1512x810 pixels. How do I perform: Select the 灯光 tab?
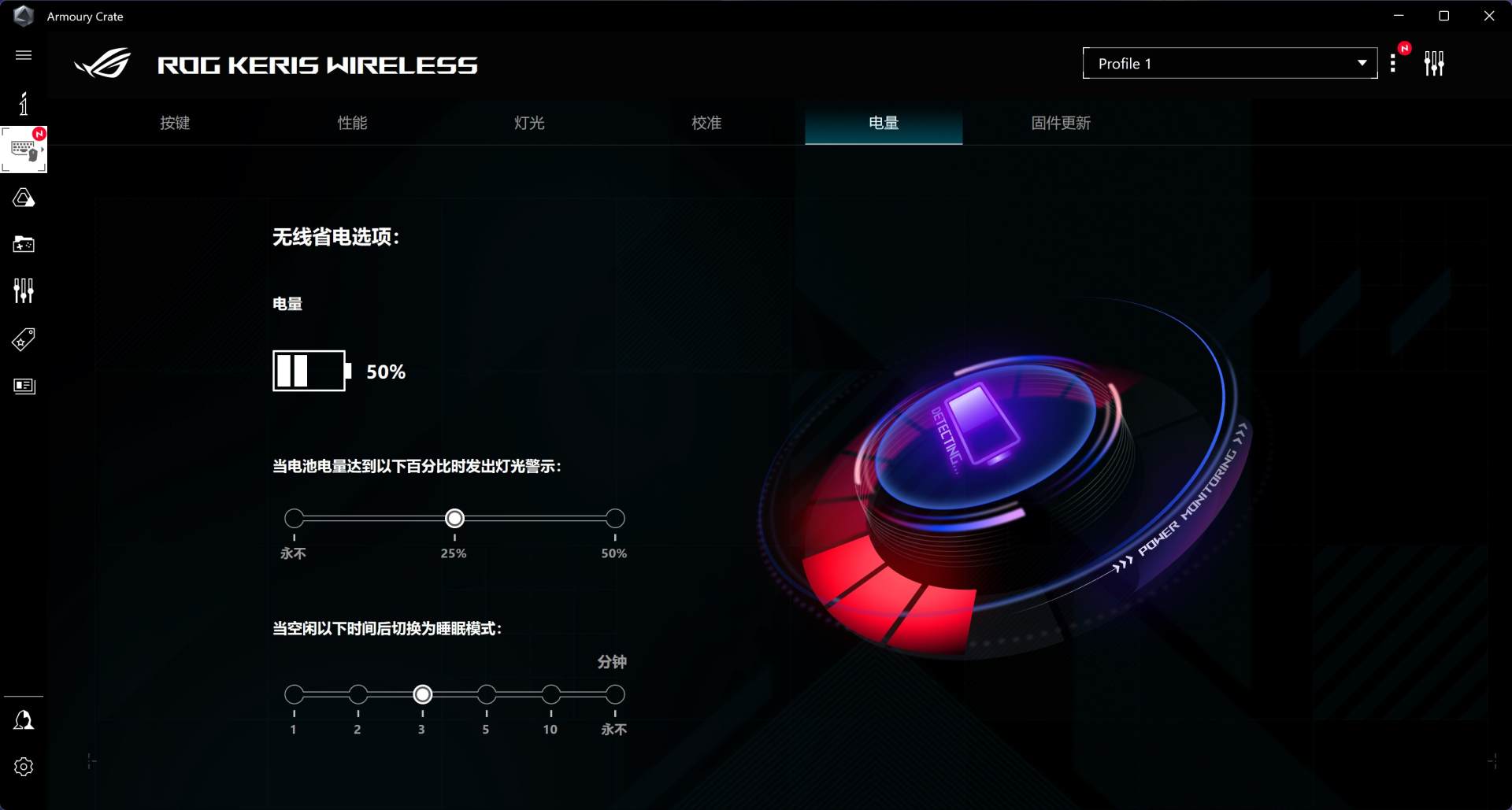point(529,123)
